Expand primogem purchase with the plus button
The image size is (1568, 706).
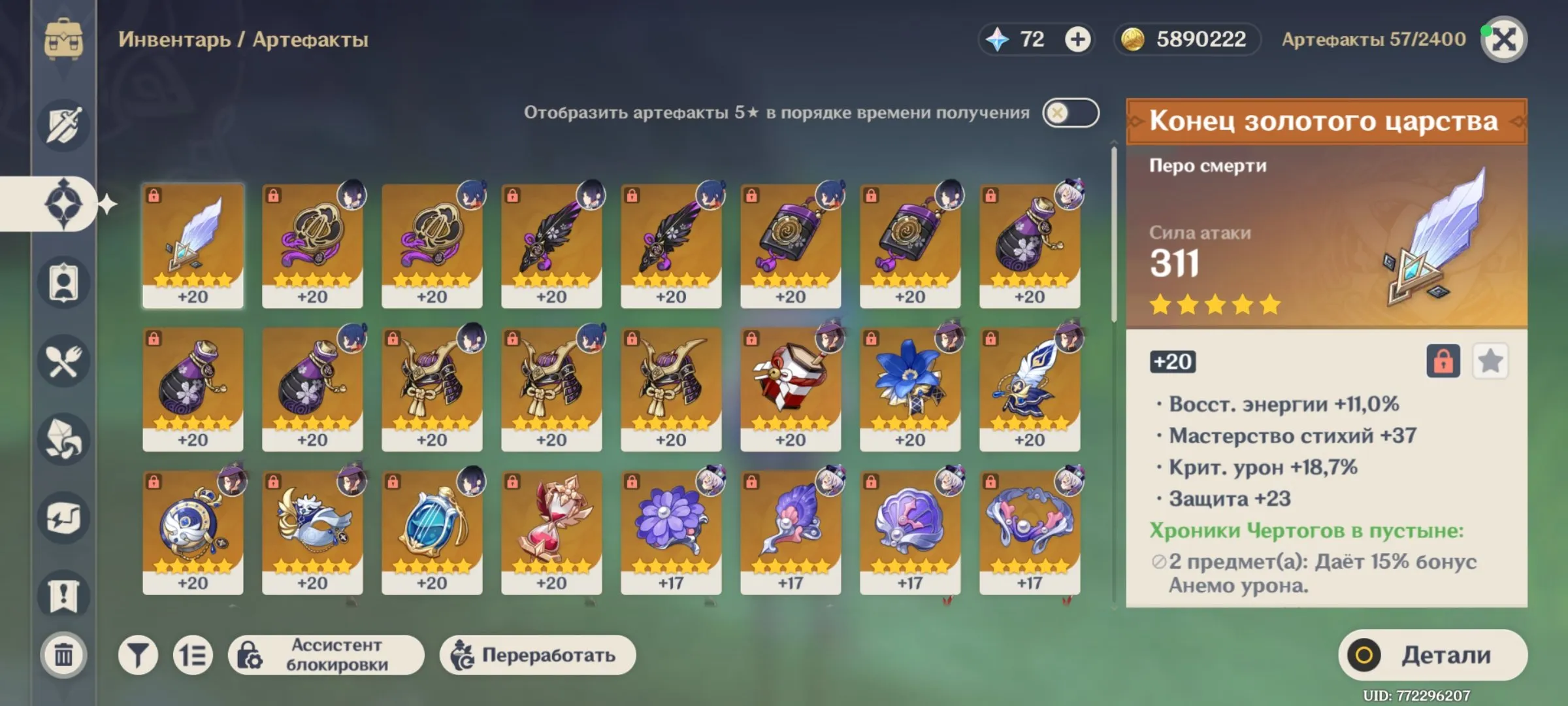(1077, 39)
